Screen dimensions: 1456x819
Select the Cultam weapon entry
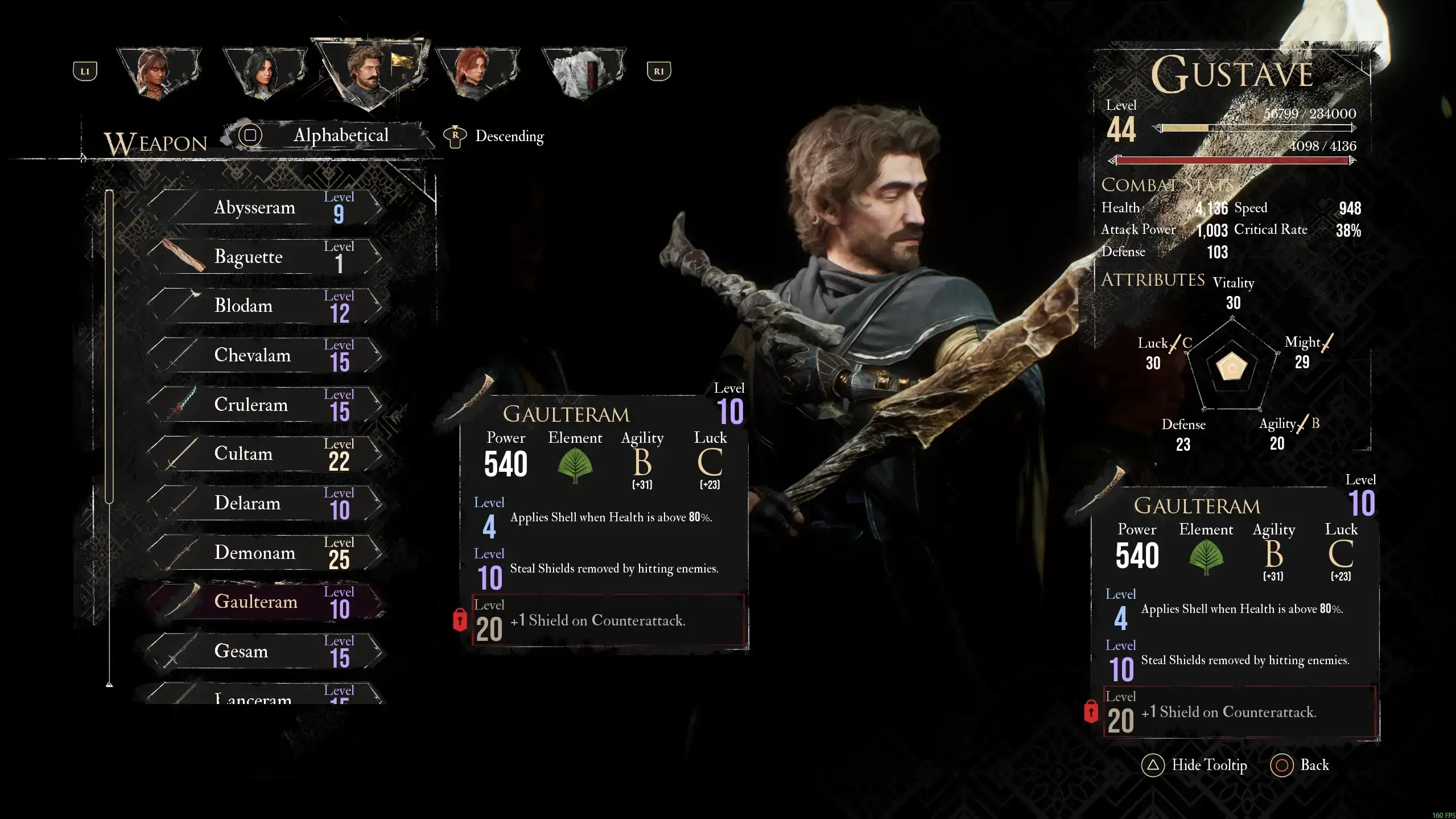(x=265, y=454)
